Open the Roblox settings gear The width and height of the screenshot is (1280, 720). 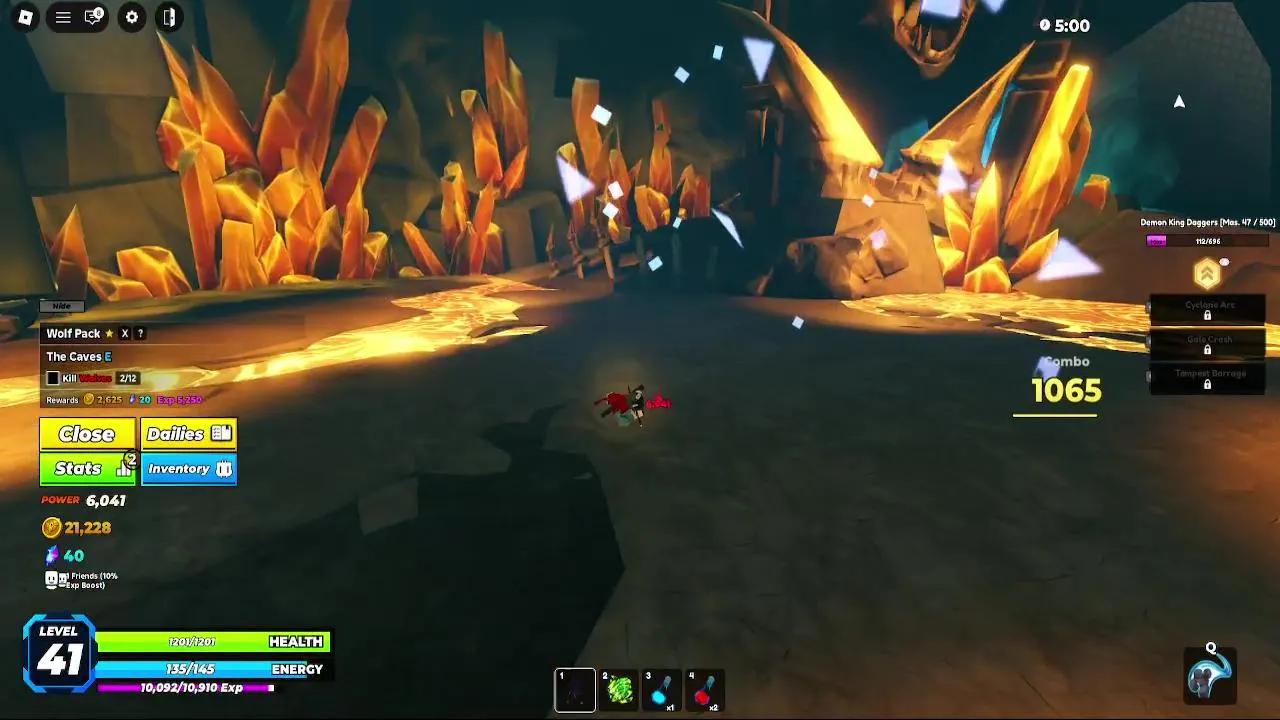click(x=131, y=18)
